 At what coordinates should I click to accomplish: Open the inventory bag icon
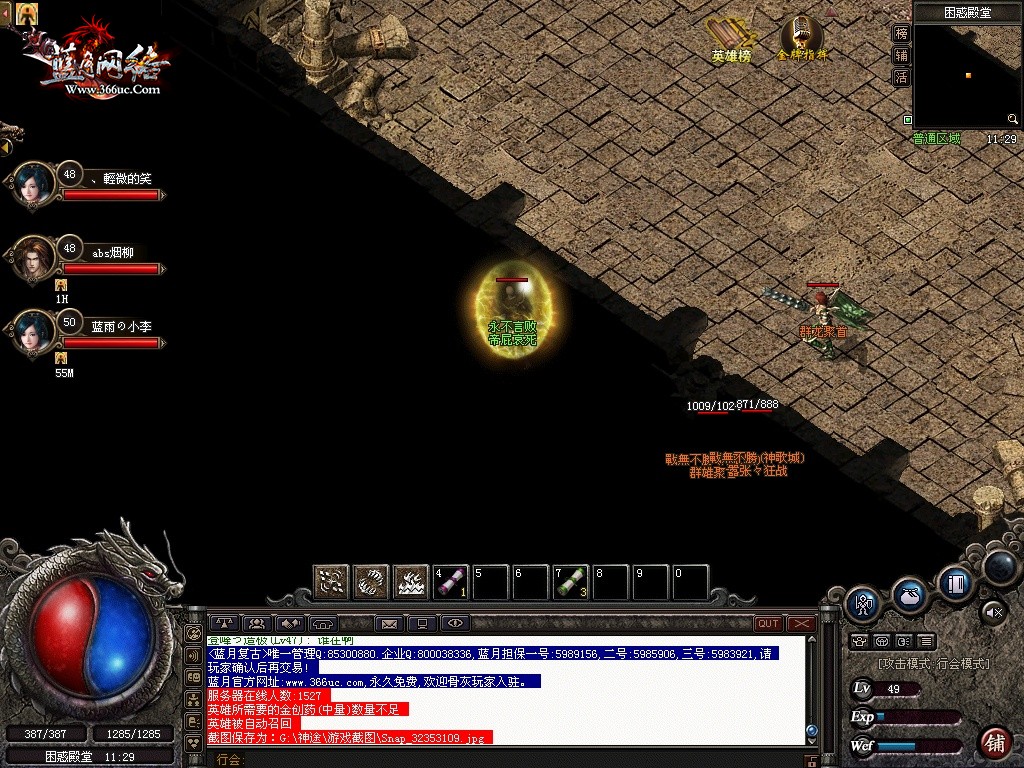[x=909, y=594]
